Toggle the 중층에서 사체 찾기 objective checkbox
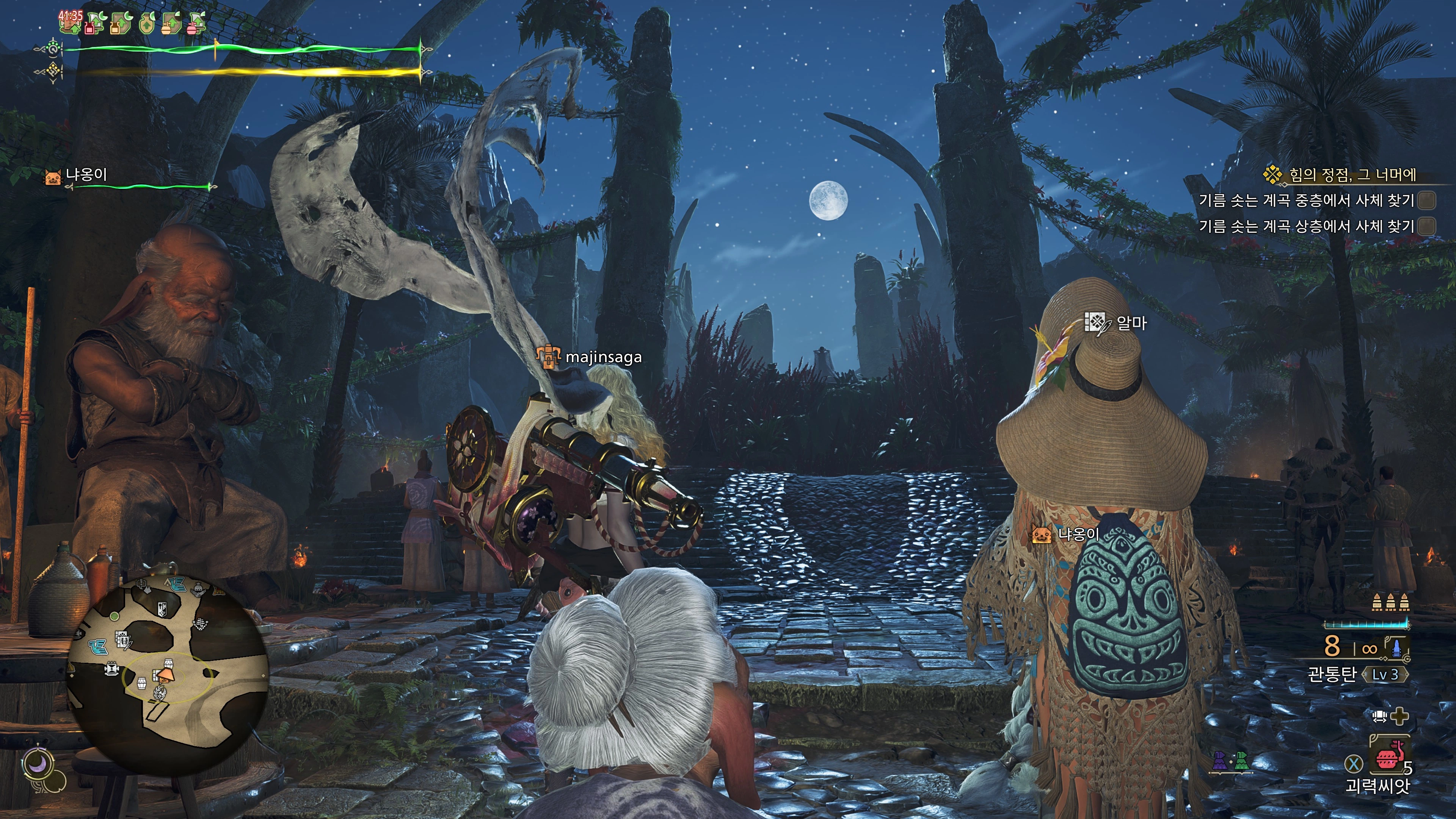The image size is (1456, 819). 1427,200
